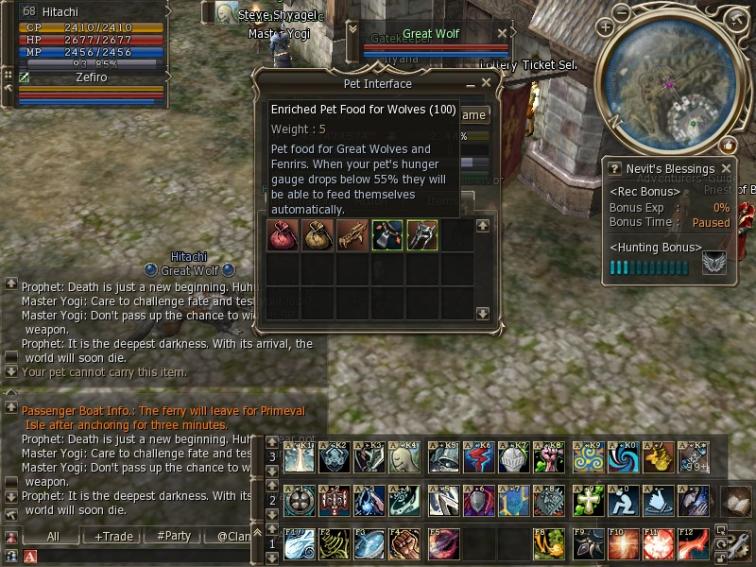Minimize the Pet Interface window
This screenshot has width=756, height=567.
pyautogui.click(x=471, y=83)
